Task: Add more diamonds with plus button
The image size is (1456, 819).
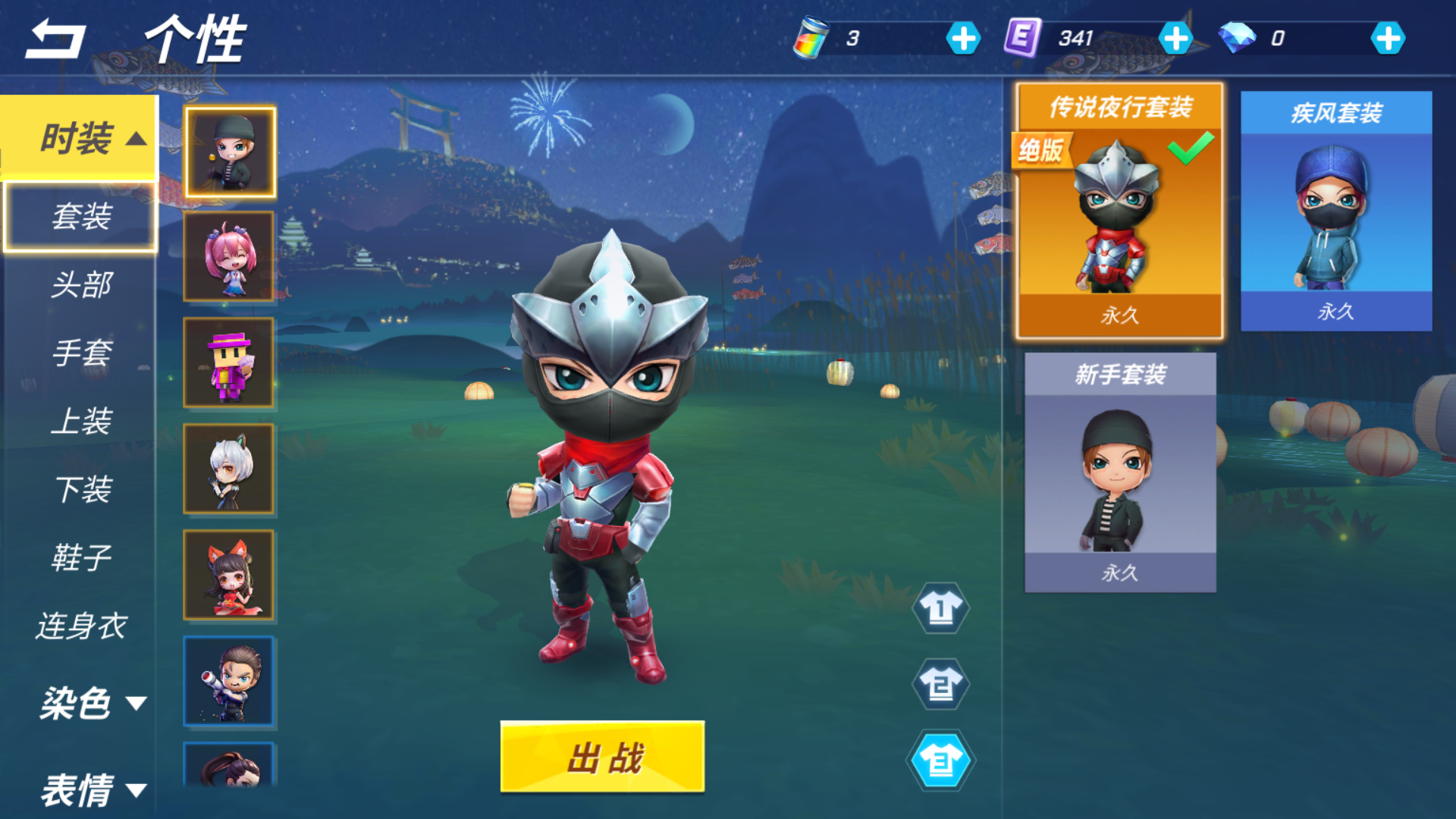Action: [x=1388, y=39]
